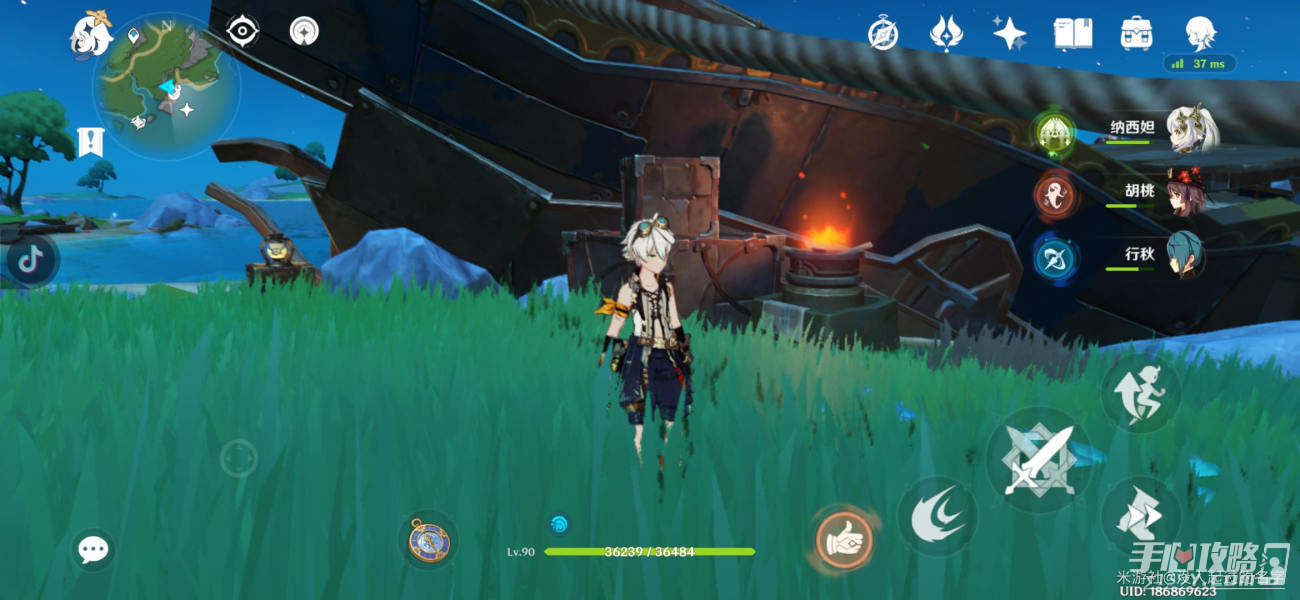
Task: Tap the orange thumbs-up hand button
Action: pyautogui.click(x=844, y=540)
